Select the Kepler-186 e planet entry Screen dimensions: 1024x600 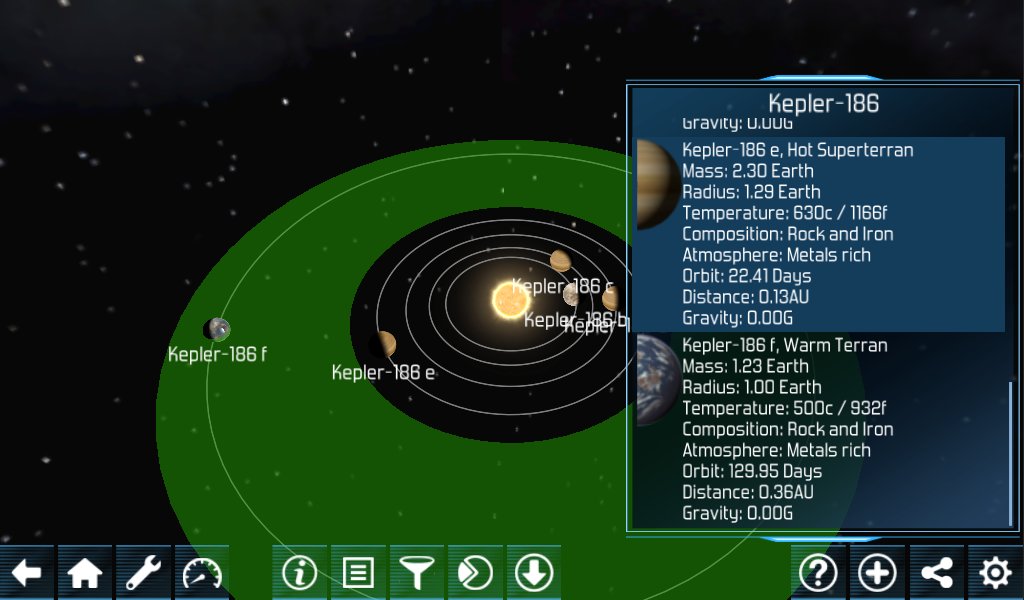pos(820,234)
